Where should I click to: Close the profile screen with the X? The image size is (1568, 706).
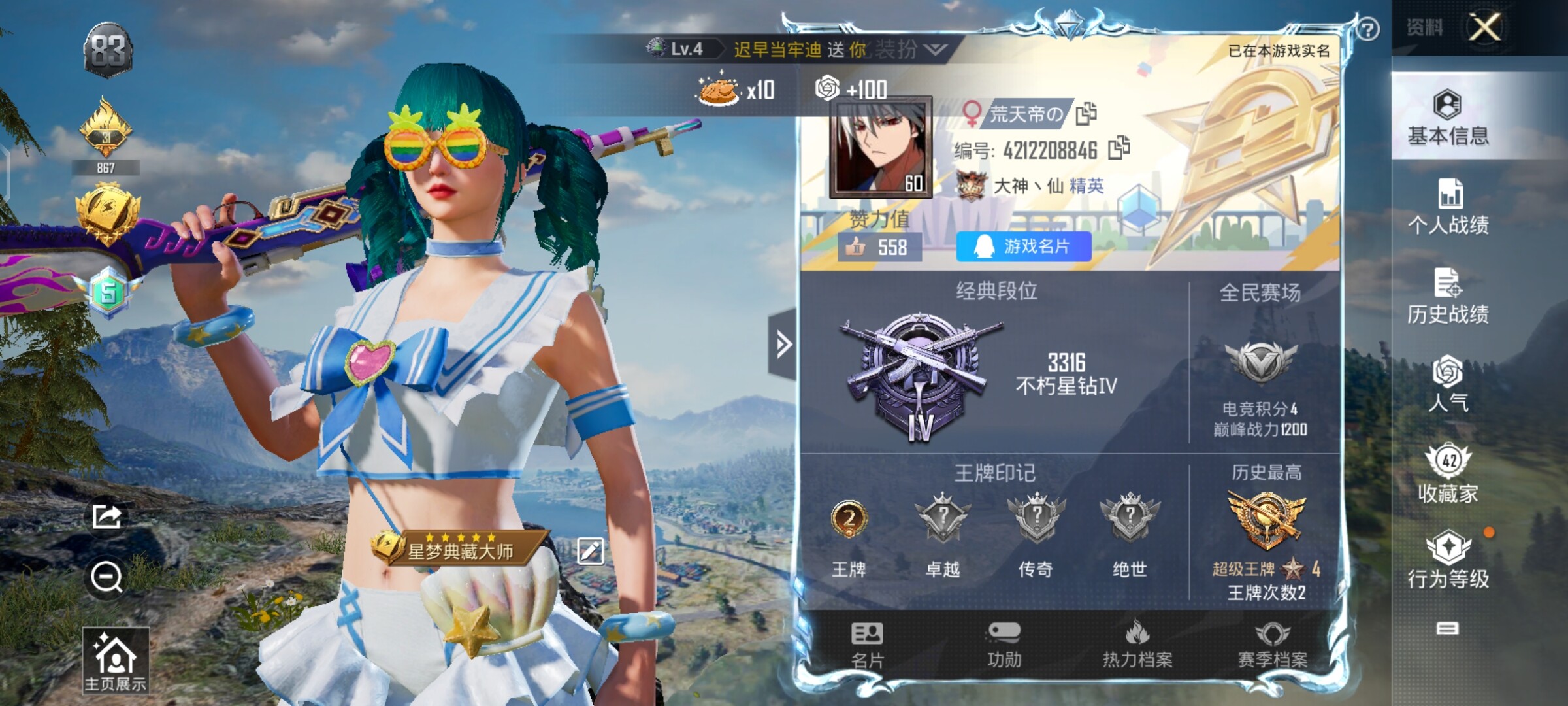(1484, 27)
